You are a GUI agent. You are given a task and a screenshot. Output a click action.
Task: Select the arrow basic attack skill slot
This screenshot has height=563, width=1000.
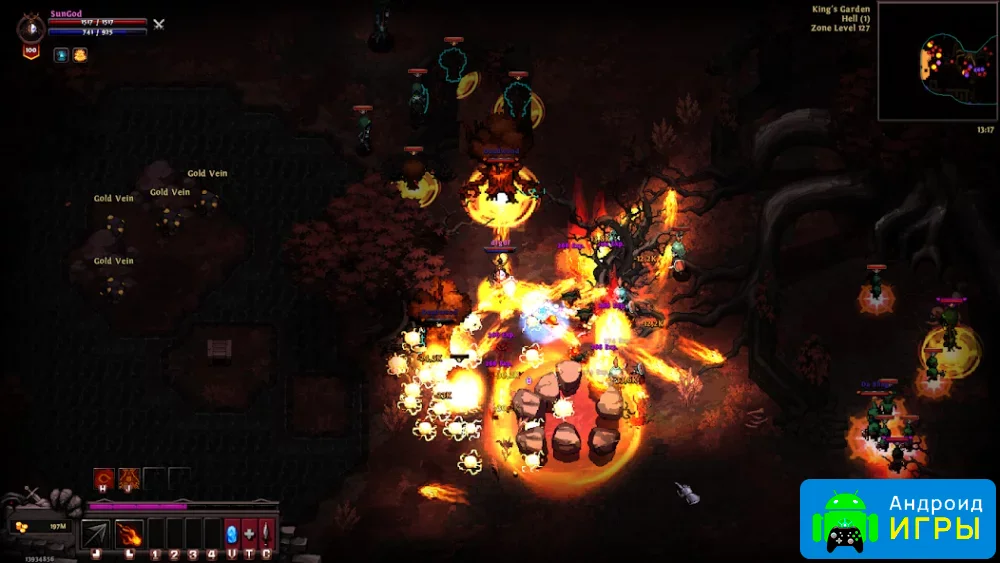95,533
